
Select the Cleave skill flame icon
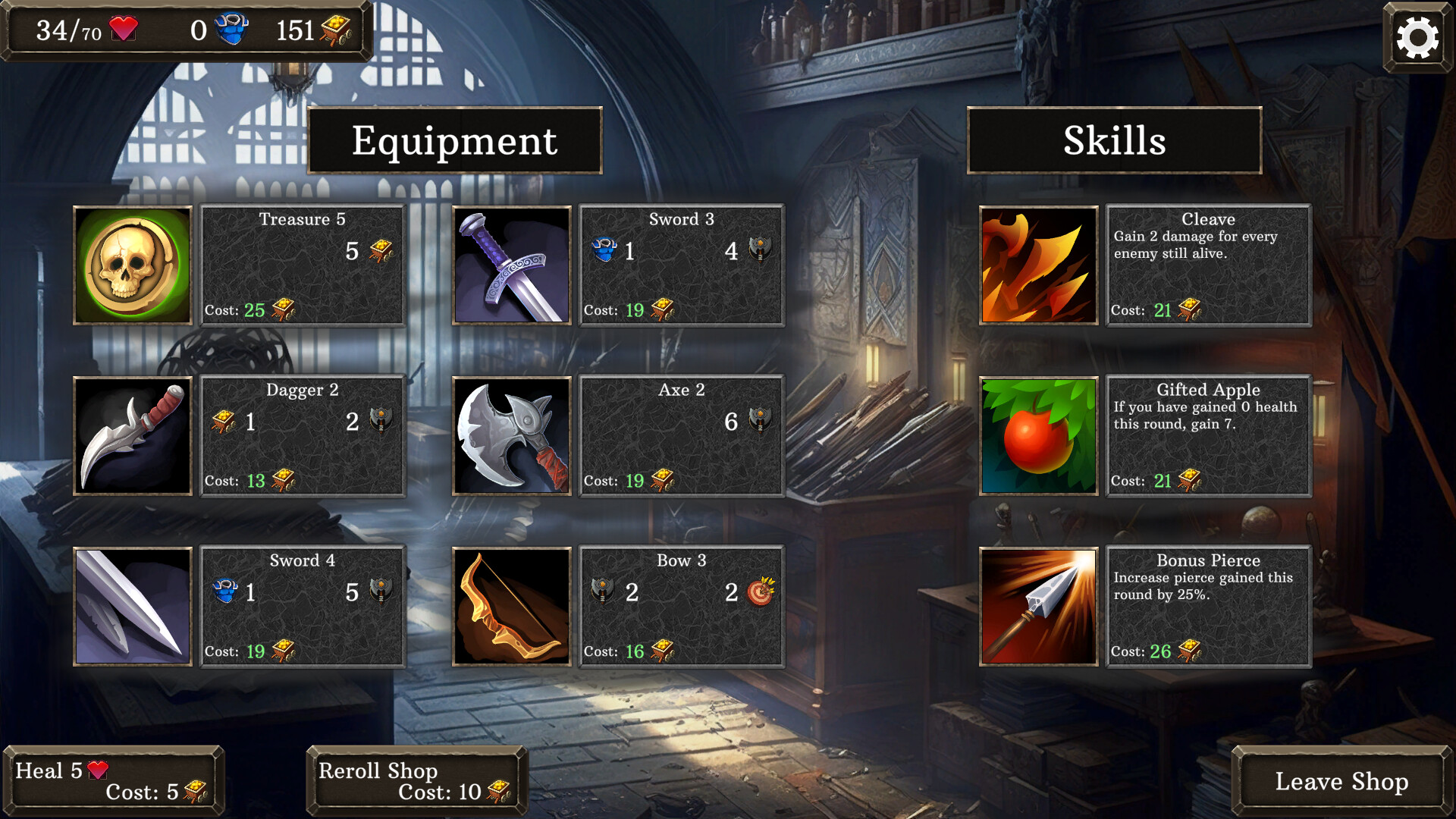[1038, 265]
